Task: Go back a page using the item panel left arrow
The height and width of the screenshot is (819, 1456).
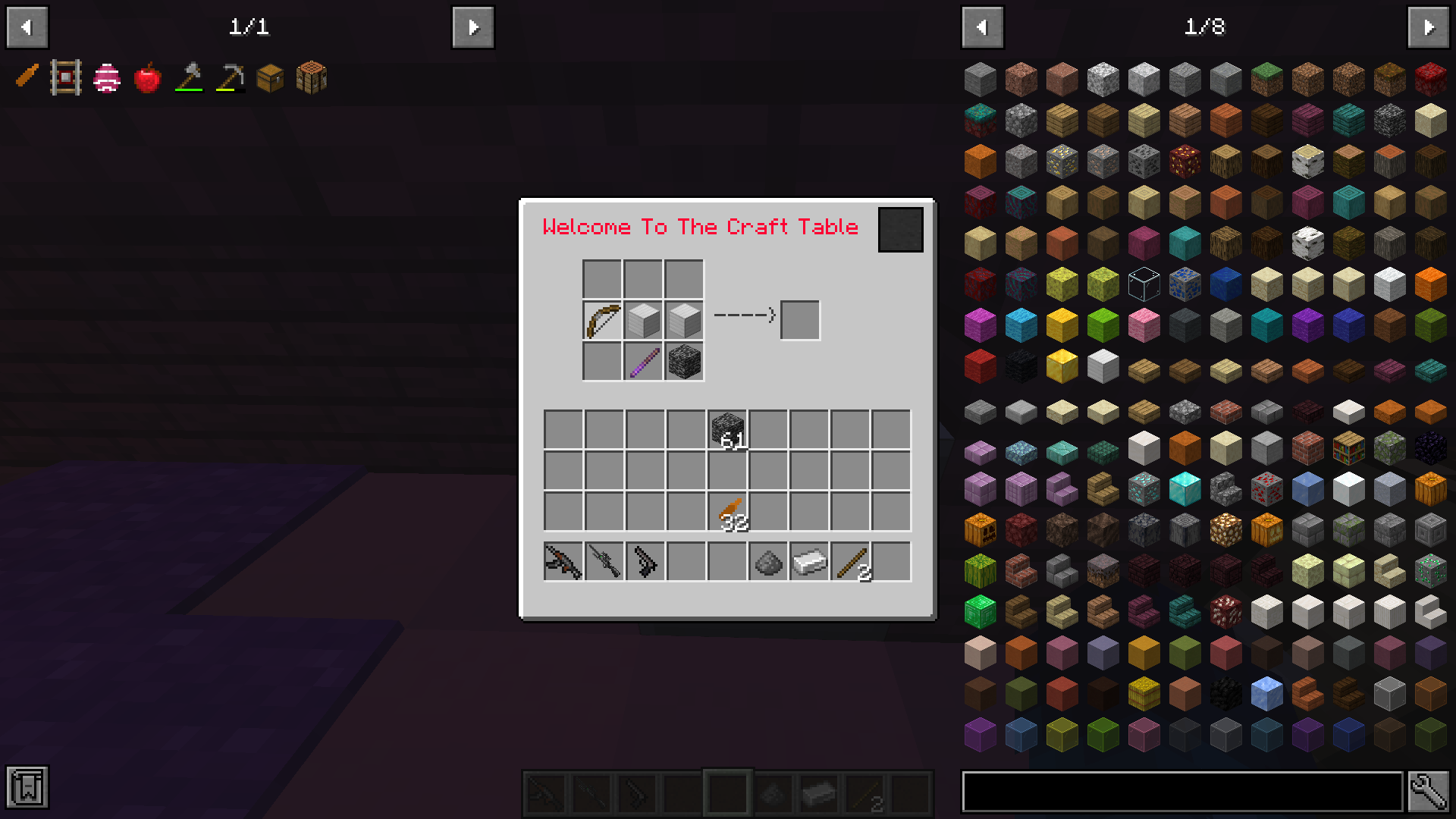Action: [983, 27]
